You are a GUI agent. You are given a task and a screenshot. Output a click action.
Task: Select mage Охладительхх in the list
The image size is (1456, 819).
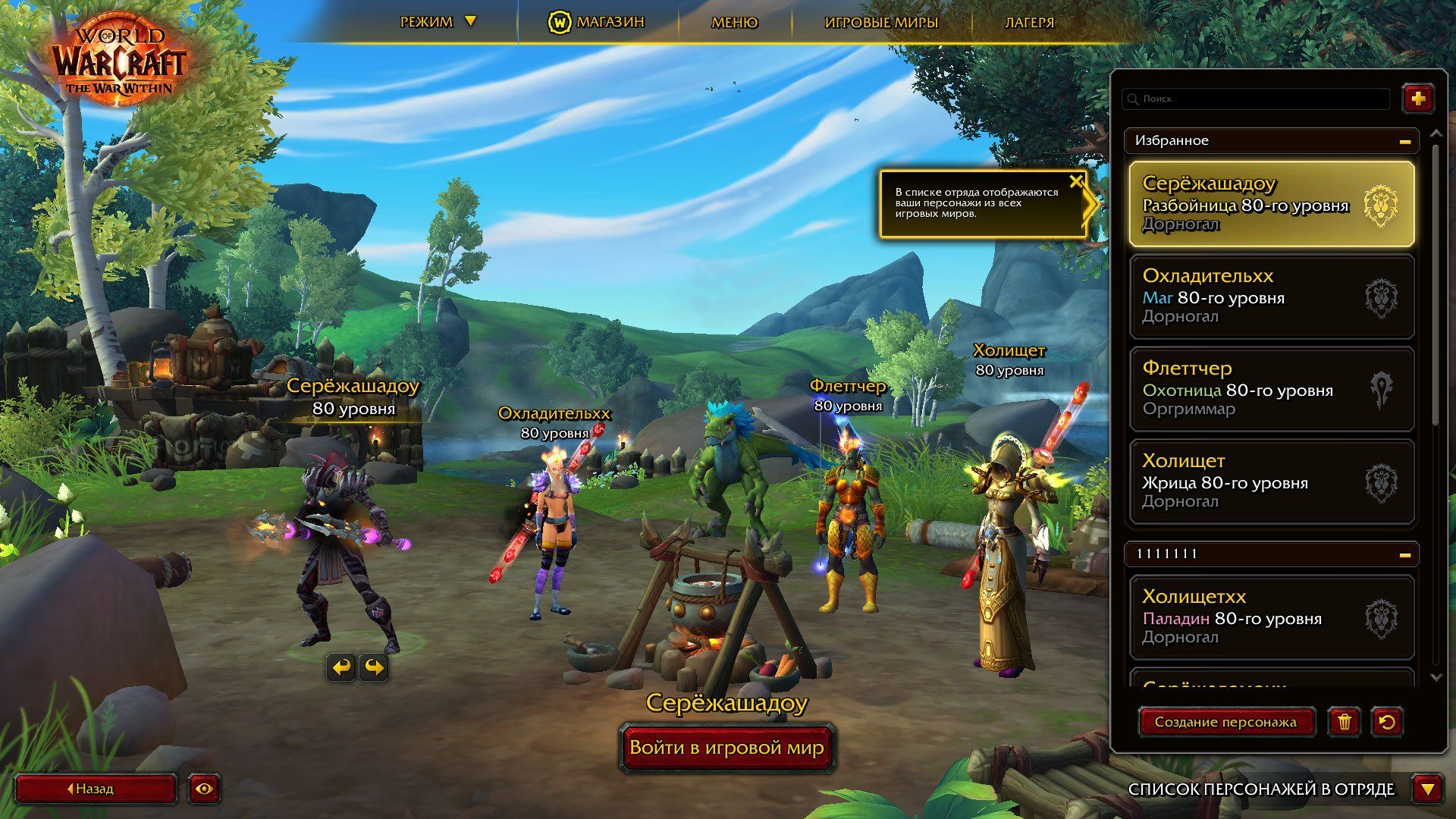click(1272, 297)
